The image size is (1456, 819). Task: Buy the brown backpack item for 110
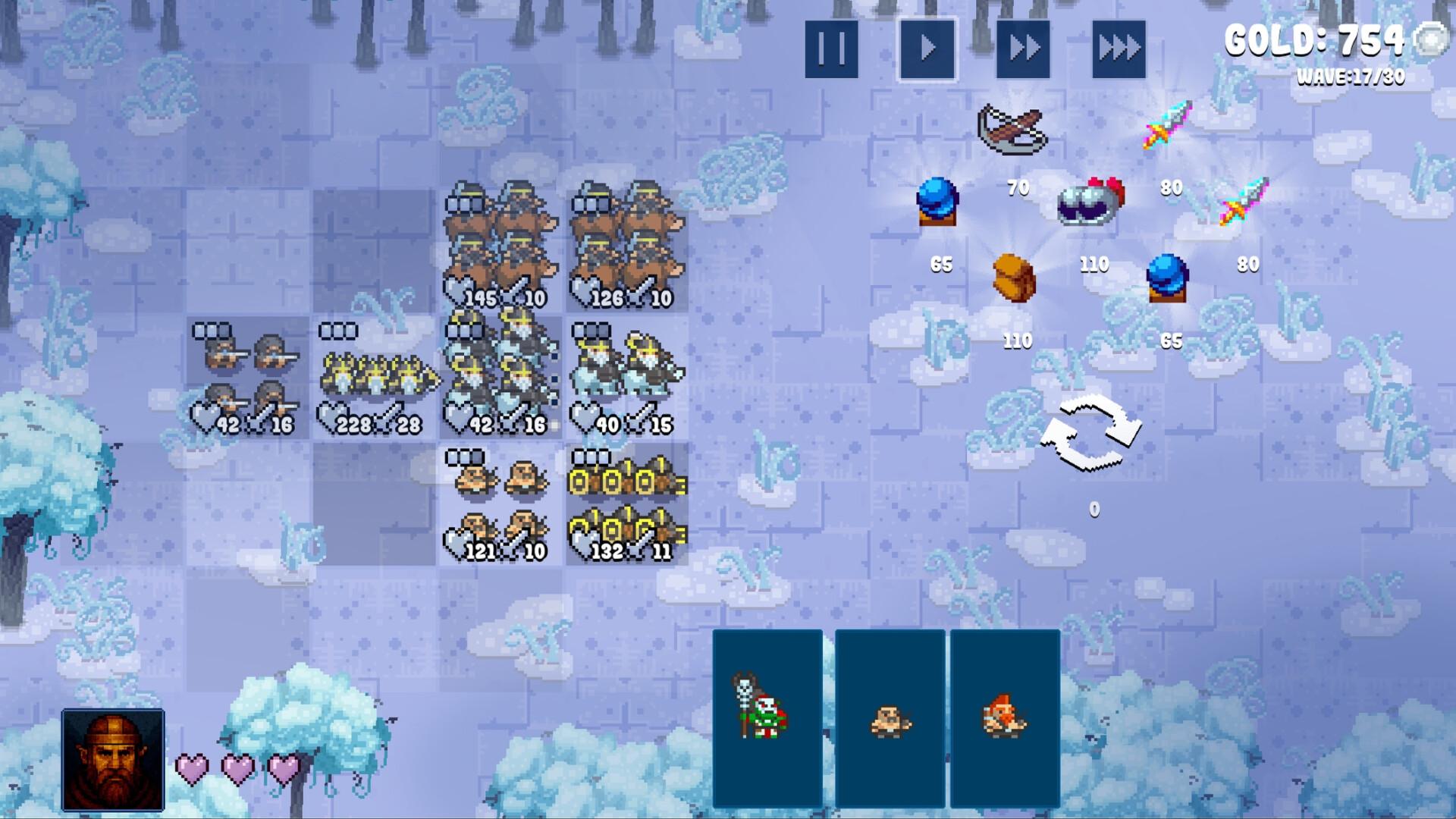tap(1014, 279)
